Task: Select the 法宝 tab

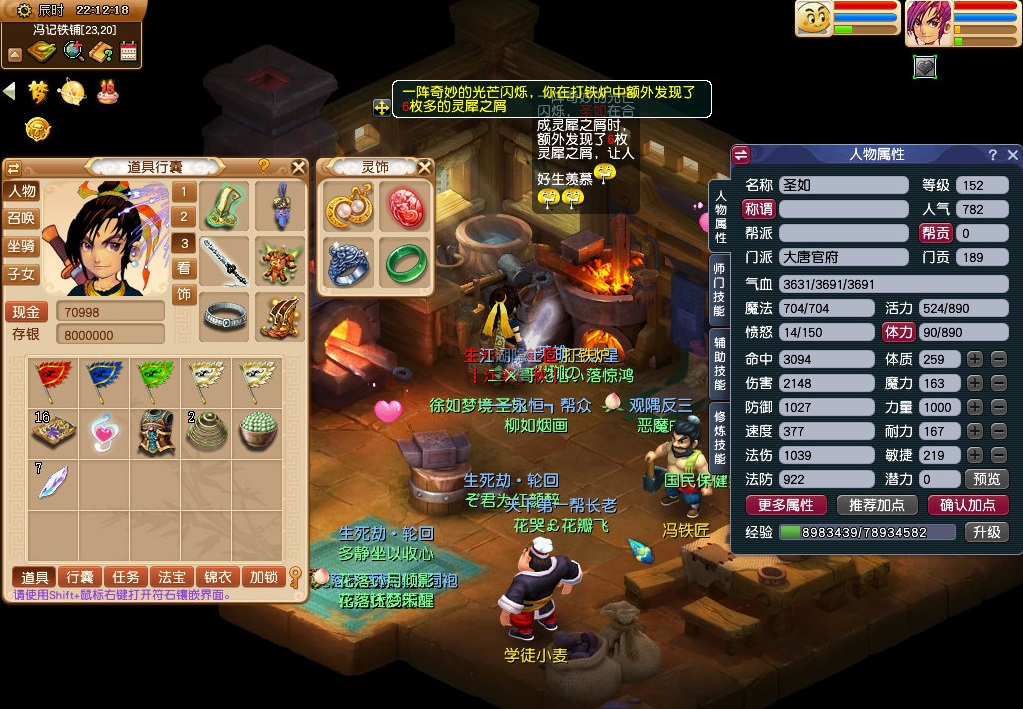Action: coord(172,577)
